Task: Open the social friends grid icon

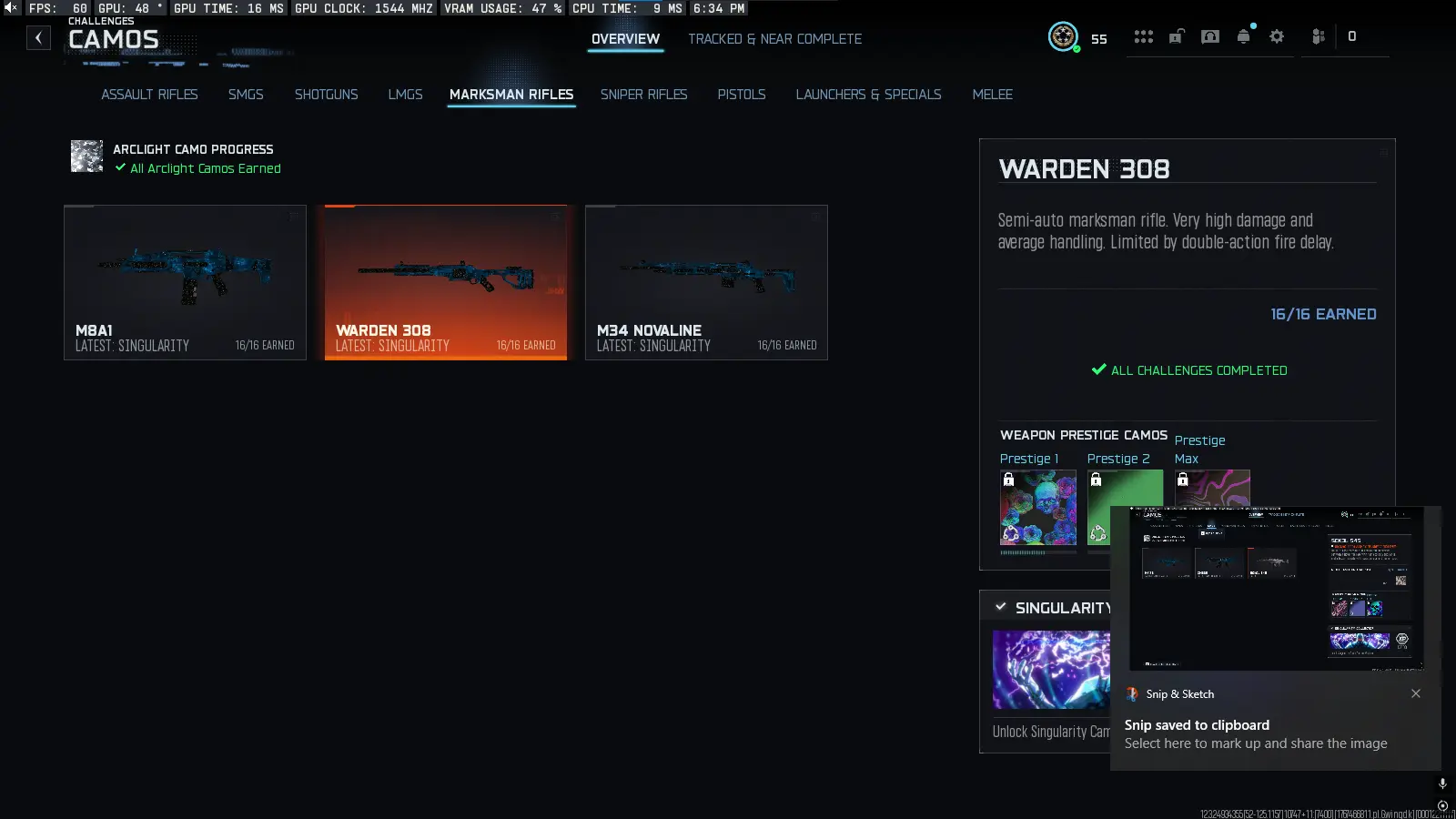Action: click(1144, 36)
